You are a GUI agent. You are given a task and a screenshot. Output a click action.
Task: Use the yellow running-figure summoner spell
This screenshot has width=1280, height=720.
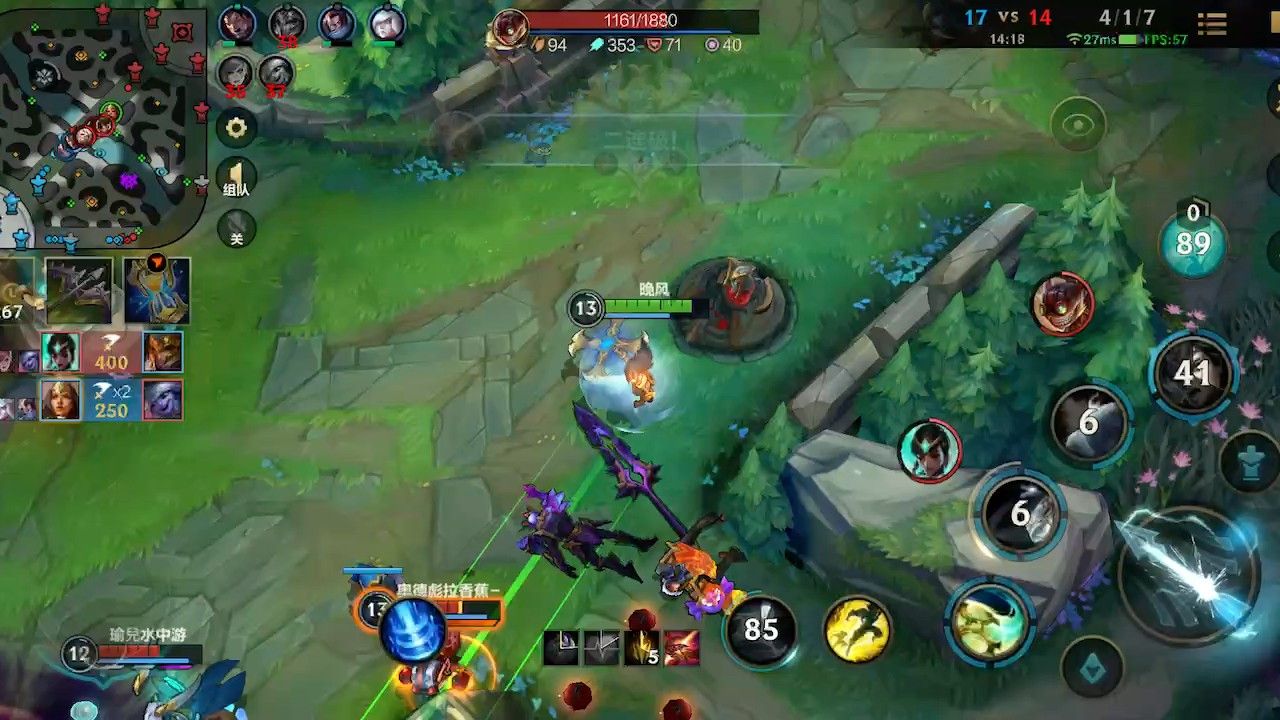pos(857,630)
